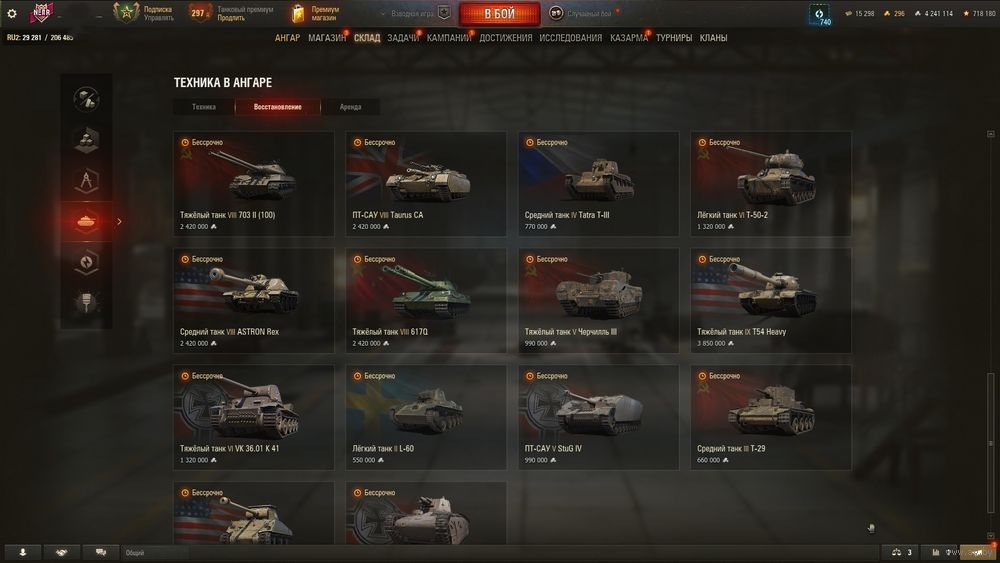The width and height of the screenshot is (1000, 563).
Task: Select the Taurus CA tank destroyer card
Action: [426, 183]
